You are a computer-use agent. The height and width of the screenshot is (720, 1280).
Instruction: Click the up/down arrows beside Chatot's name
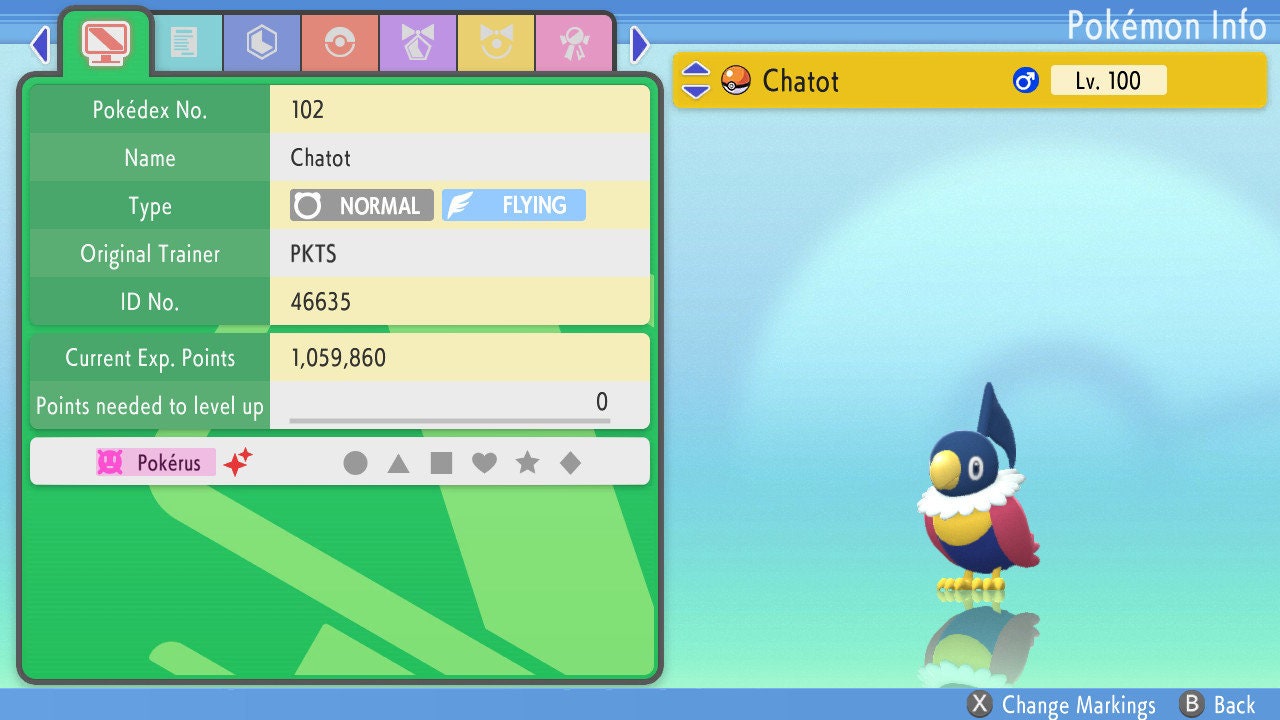(x=696, y=80)
